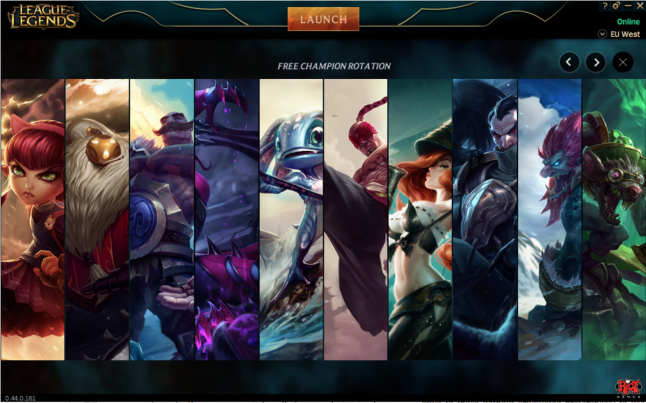
Task: Click the Riot Games logo
Action: coord(627,386)
